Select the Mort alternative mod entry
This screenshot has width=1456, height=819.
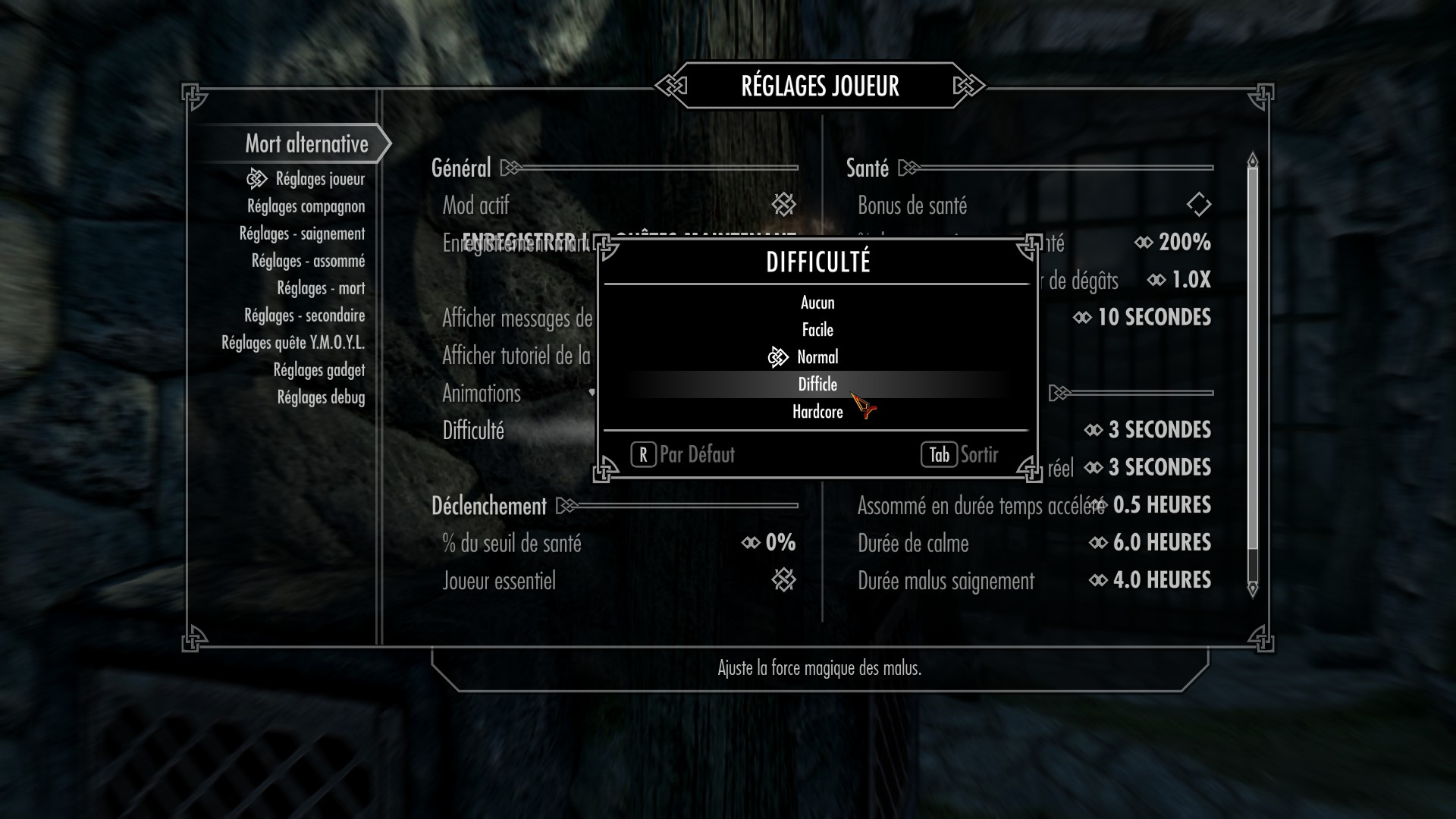(306, 143)
